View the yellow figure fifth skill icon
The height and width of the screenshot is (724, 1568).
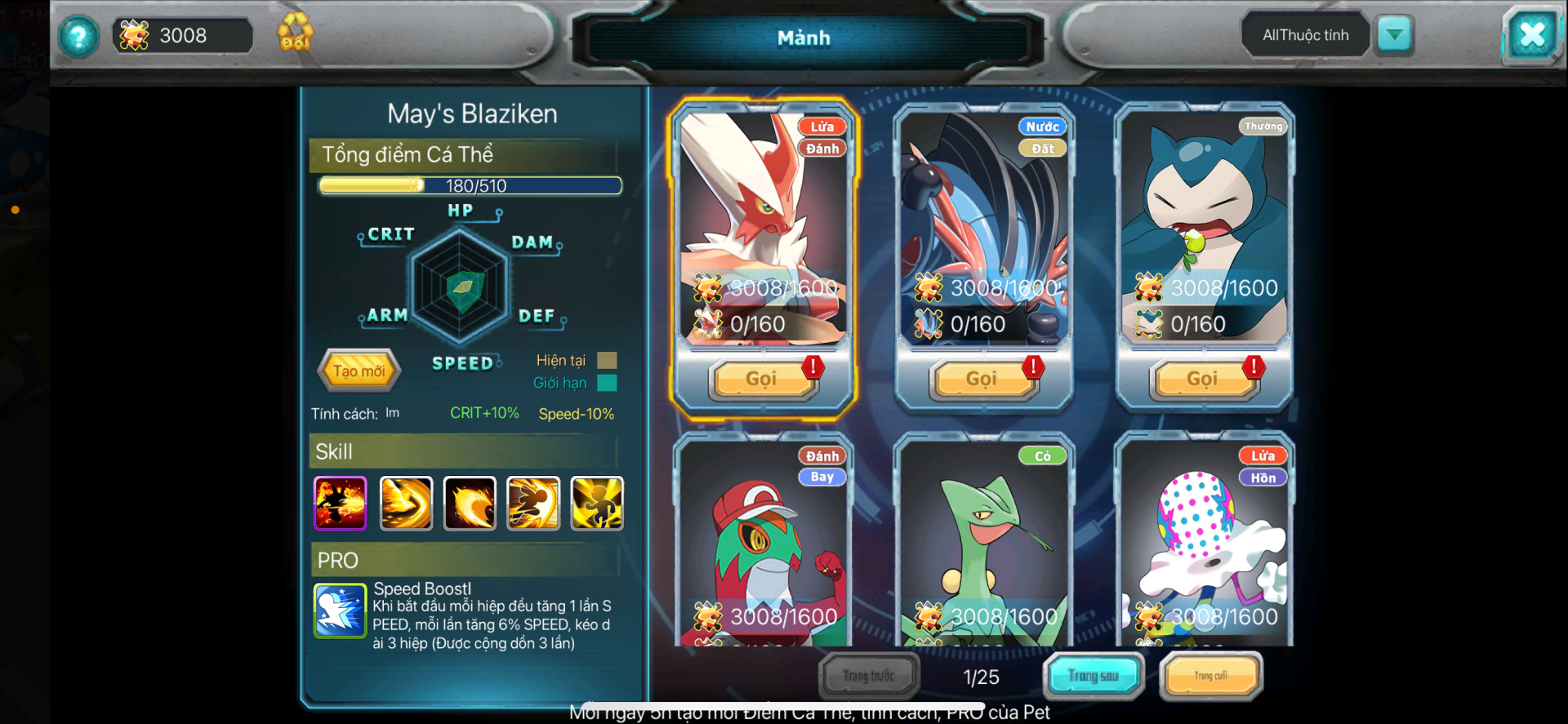pos(596,503)
